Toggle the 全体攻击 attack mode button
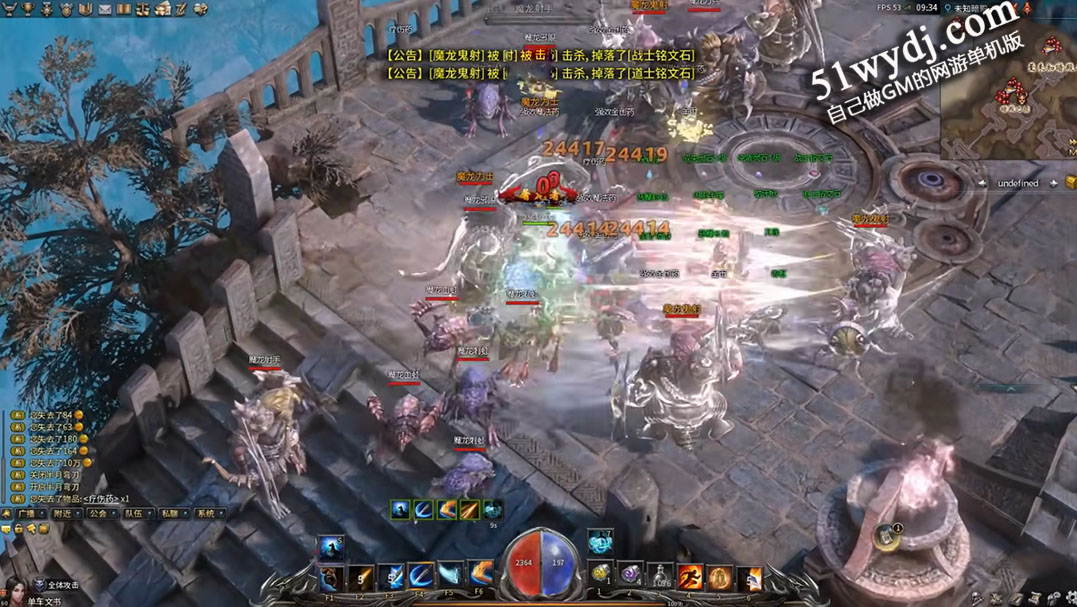 pyautogui.click(x=57, y=585)
